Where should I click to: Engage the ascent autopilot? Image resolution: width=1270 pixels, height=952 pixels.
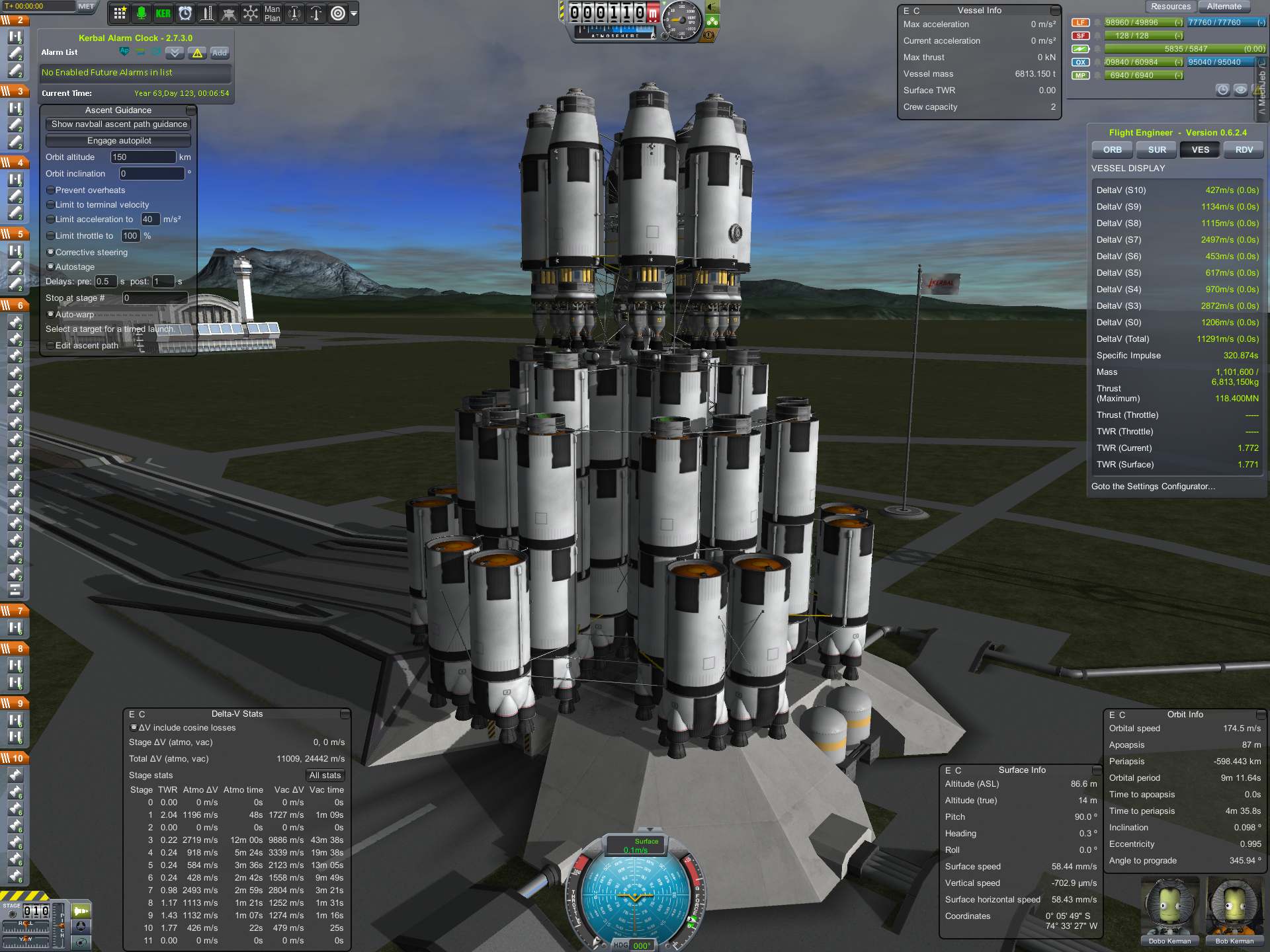coord(119,141)
